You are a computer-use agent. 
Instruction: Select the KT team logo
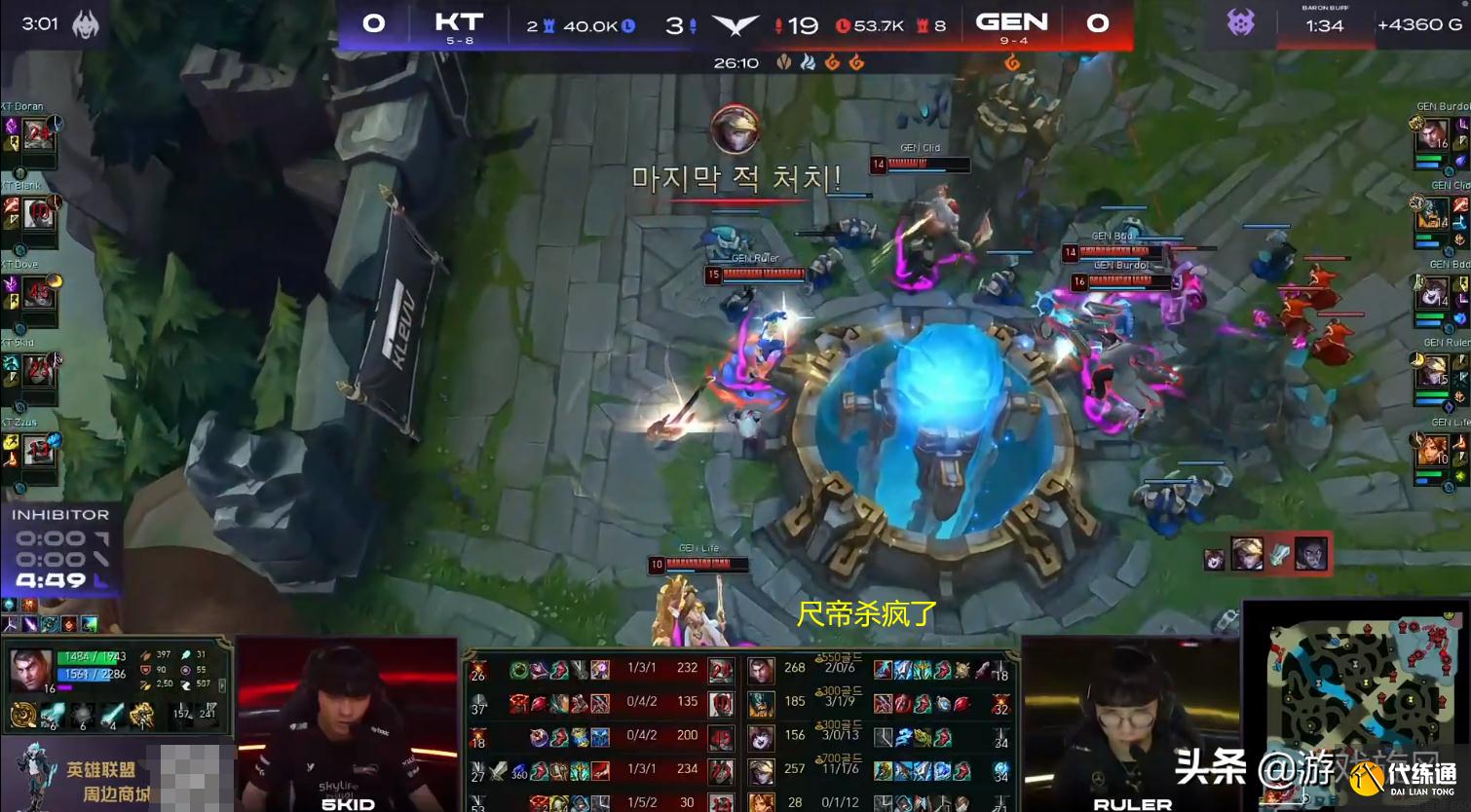click(458, 21)
